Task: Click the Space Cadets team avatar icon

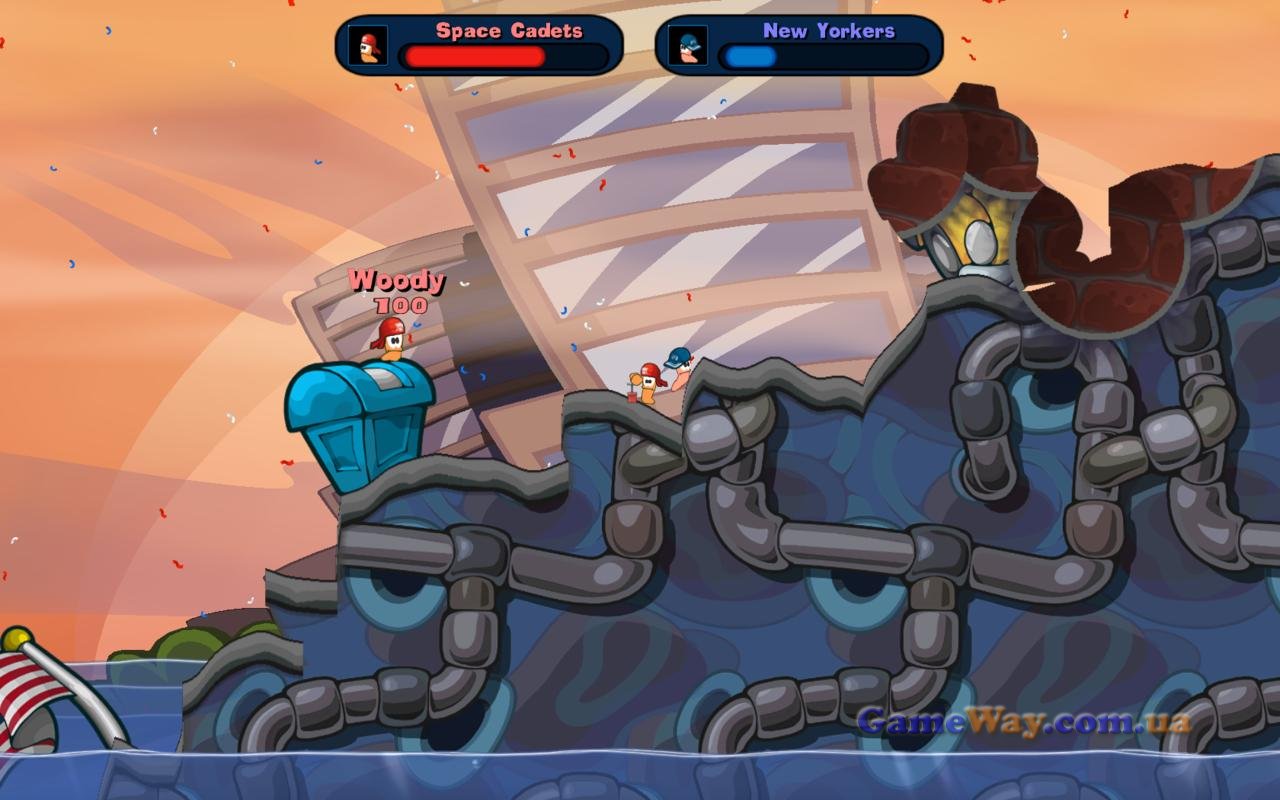Action: pyautogui.click(x=367, y=46)
